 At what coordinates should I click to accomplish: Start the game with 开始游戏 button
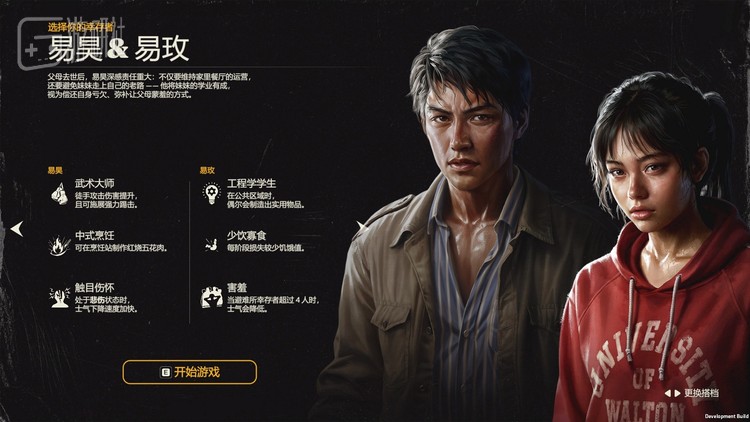coord(189,372)
